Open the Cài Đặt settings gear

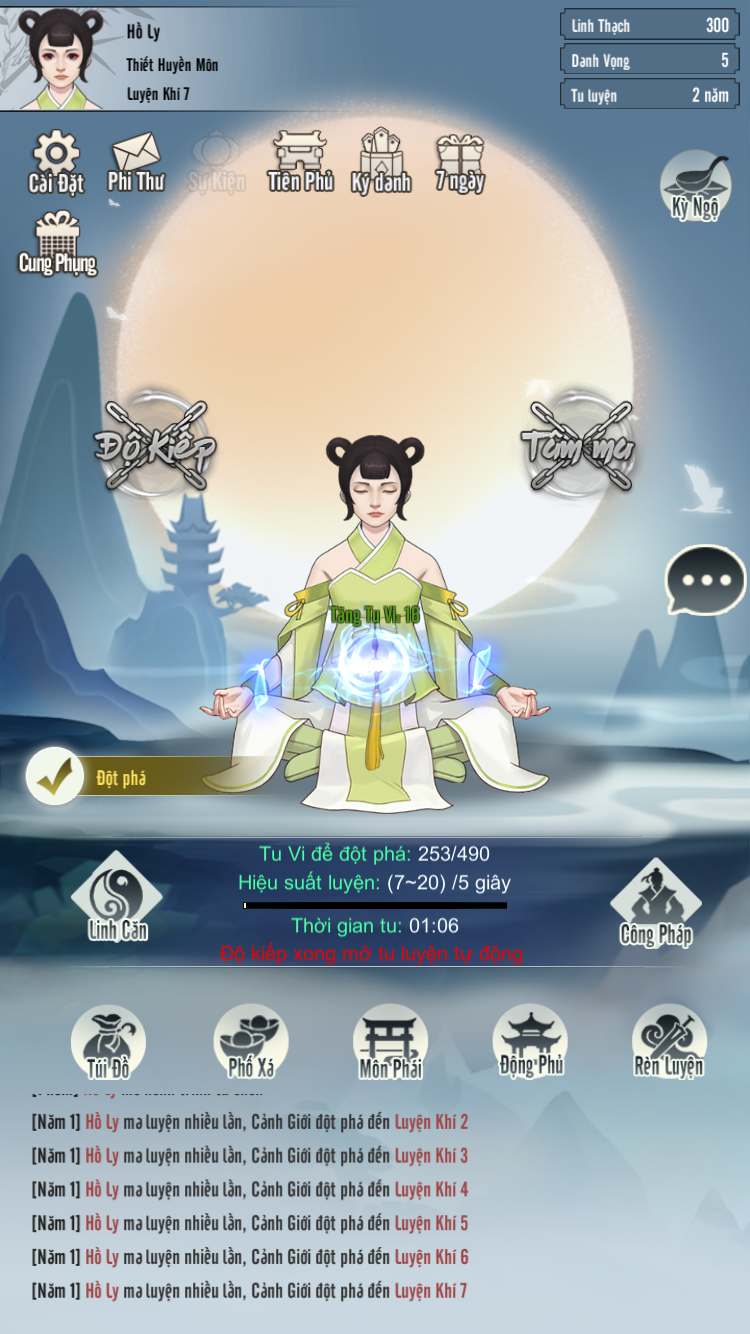pos(56,160)
